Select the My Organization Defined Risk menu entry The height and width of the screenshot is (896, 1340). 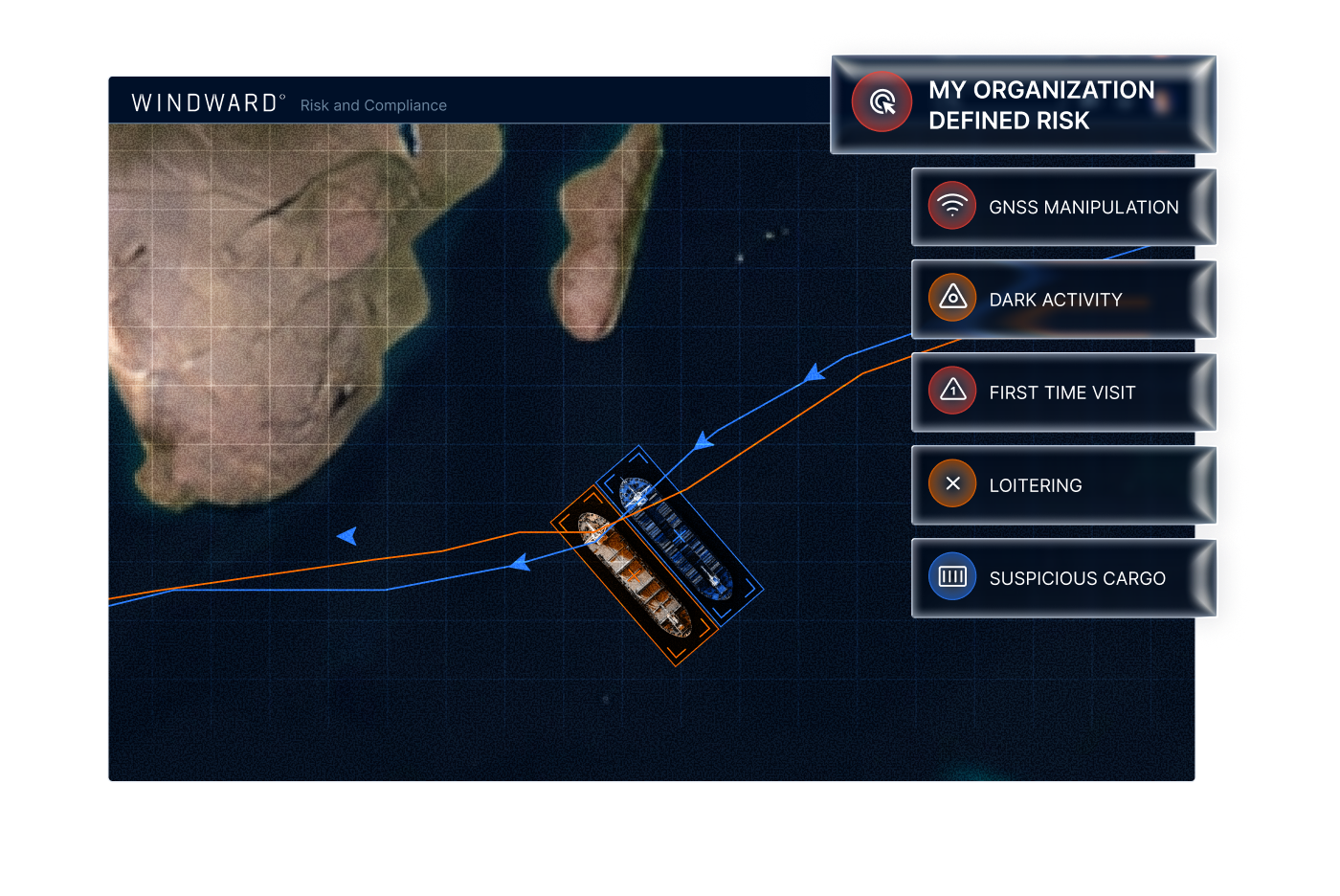[x=1023, y=103]
